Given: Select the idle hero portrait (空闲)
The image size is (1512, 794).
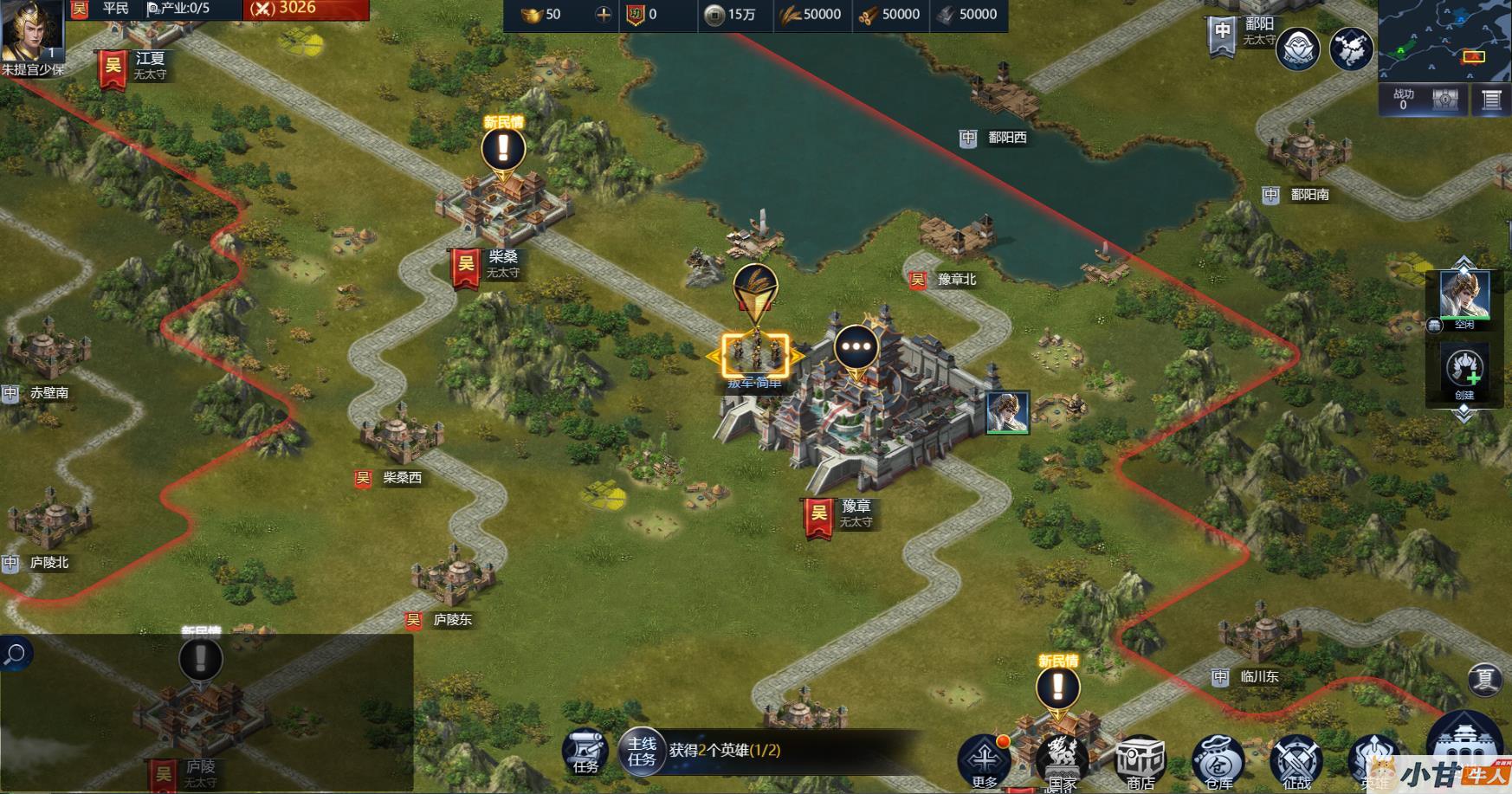Looking at the screenshot, I should pos(1464,295).
